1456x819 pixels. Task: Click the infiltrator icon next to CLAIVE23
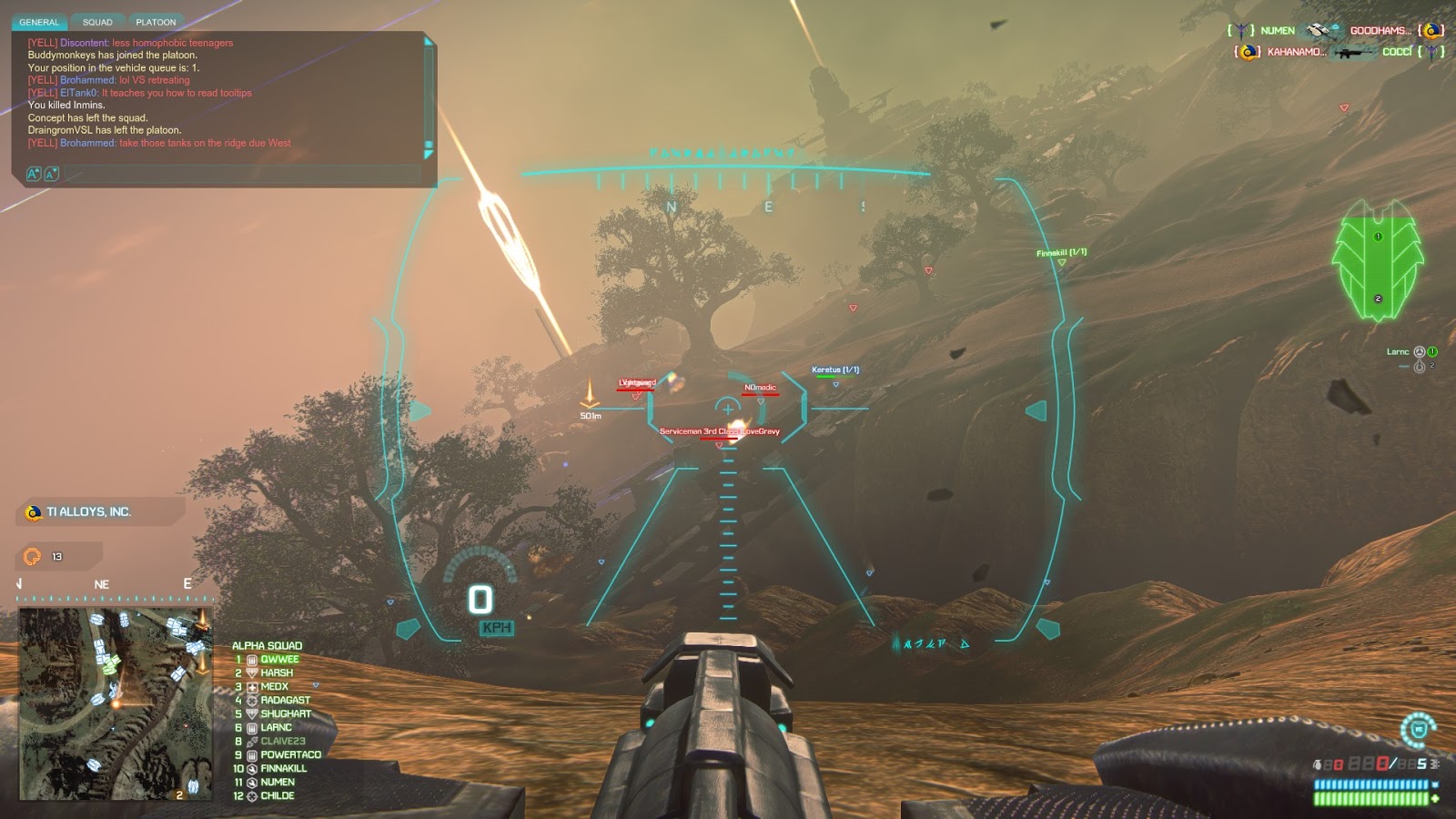tap(252, 741)
